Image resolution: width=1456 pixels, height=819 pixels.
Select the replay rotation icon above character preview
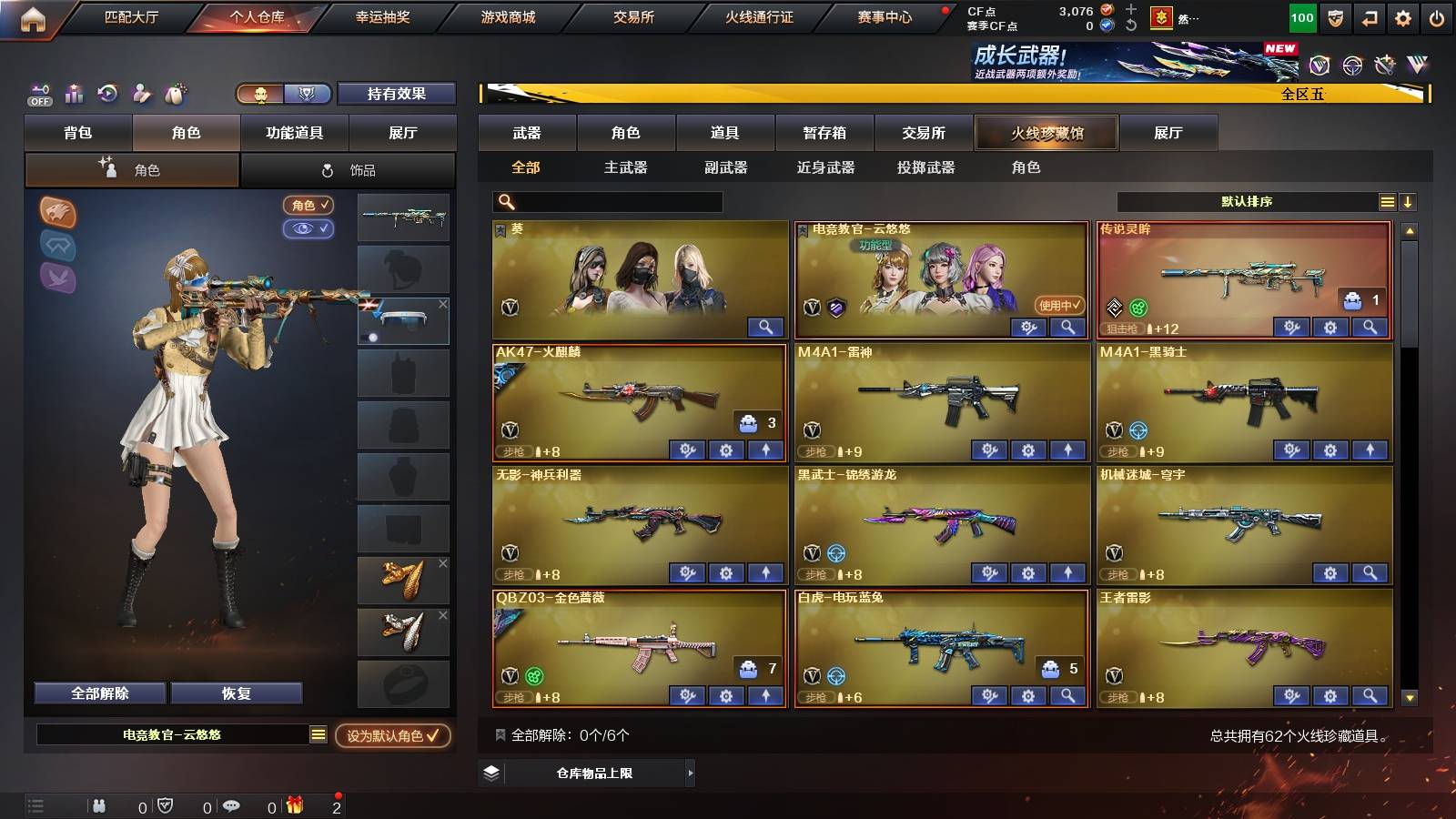[x=107, y=92]
